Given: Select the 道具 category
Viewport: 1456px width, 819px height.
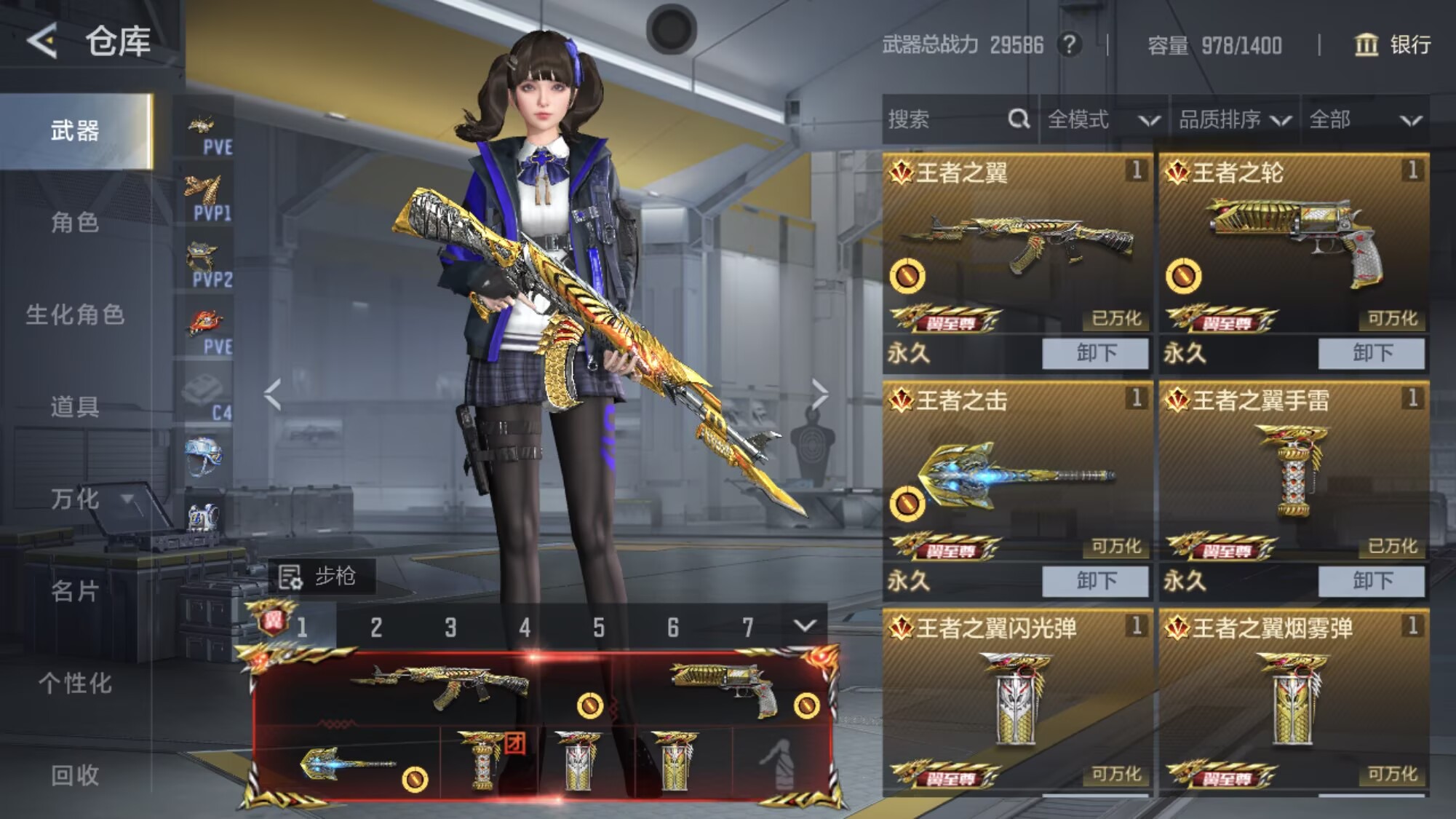Looking at the screenshot, I should (x=75, y=406).
